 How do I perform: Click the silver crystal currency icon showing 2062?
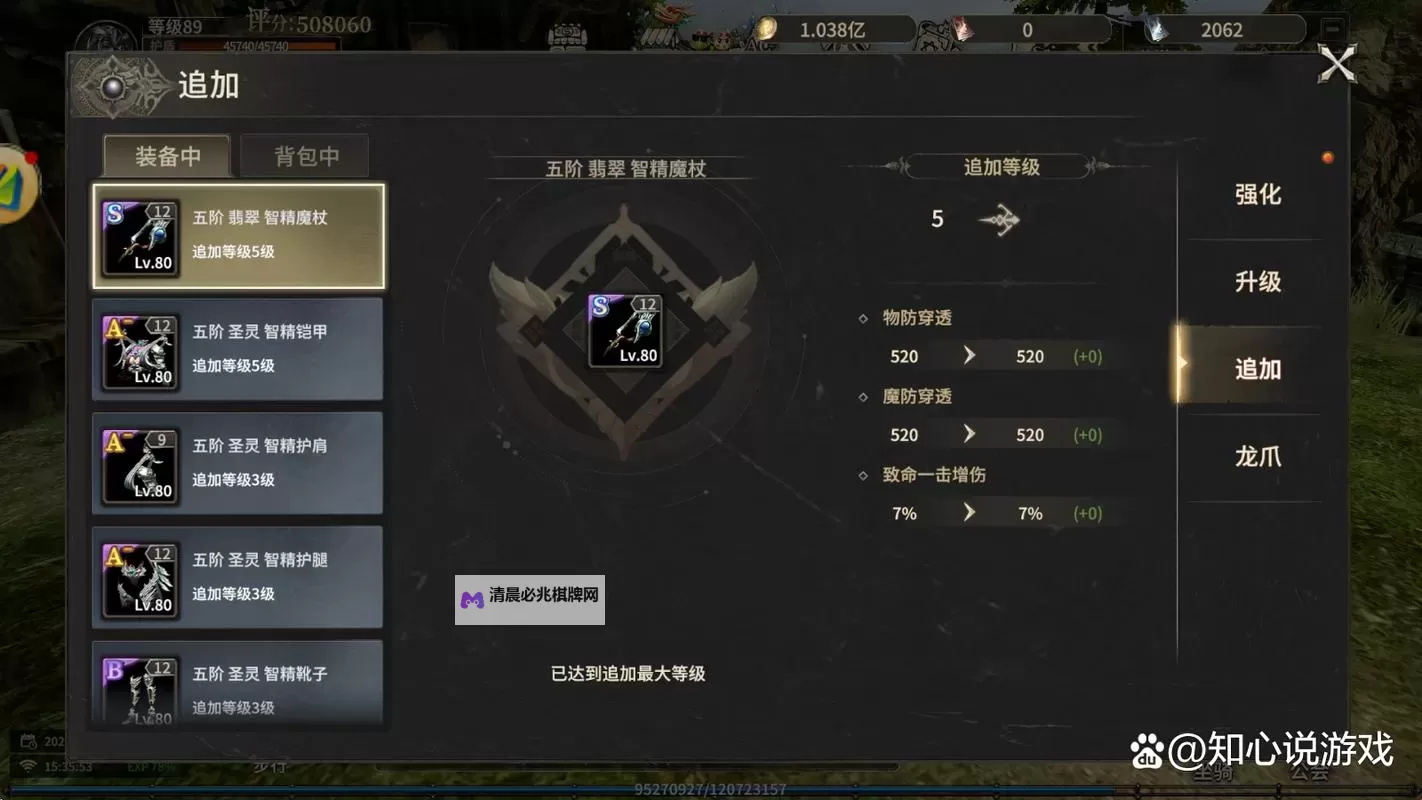pyautogui.click(x=1158, y=29)
